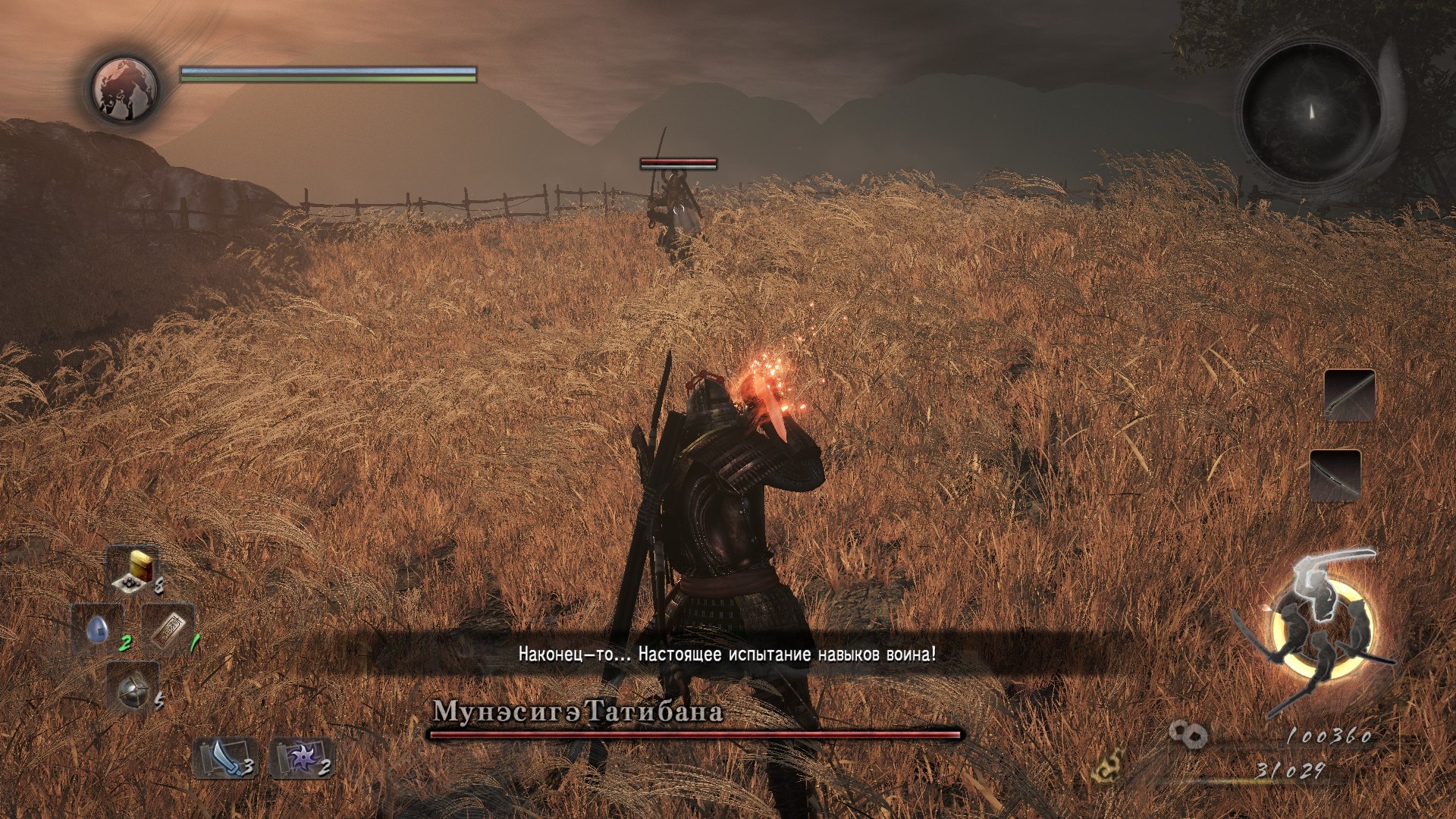
Task: Activate the blade scroll skill
Action: point(223,758)
